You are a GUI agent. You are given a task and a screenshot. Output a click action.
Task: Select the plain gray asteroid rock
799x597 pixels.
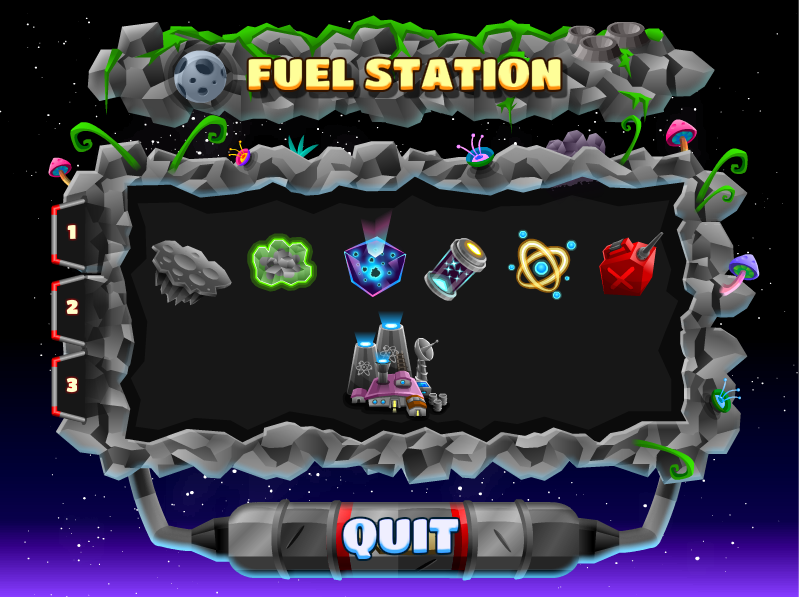pos(190,270)
